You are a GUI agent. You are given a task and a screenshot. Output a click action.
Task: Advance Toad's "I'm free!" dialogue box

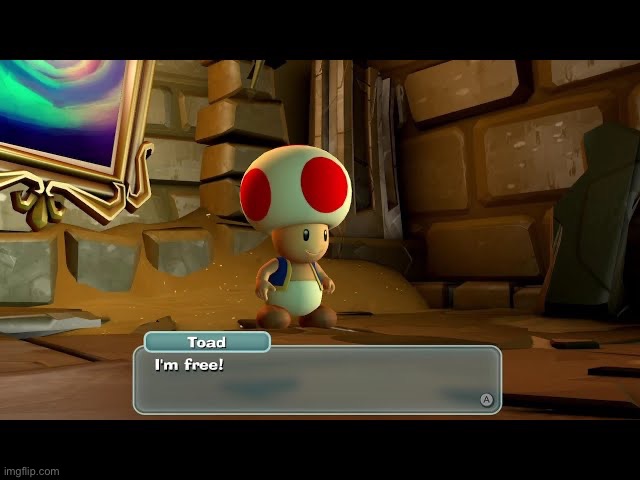487,399
